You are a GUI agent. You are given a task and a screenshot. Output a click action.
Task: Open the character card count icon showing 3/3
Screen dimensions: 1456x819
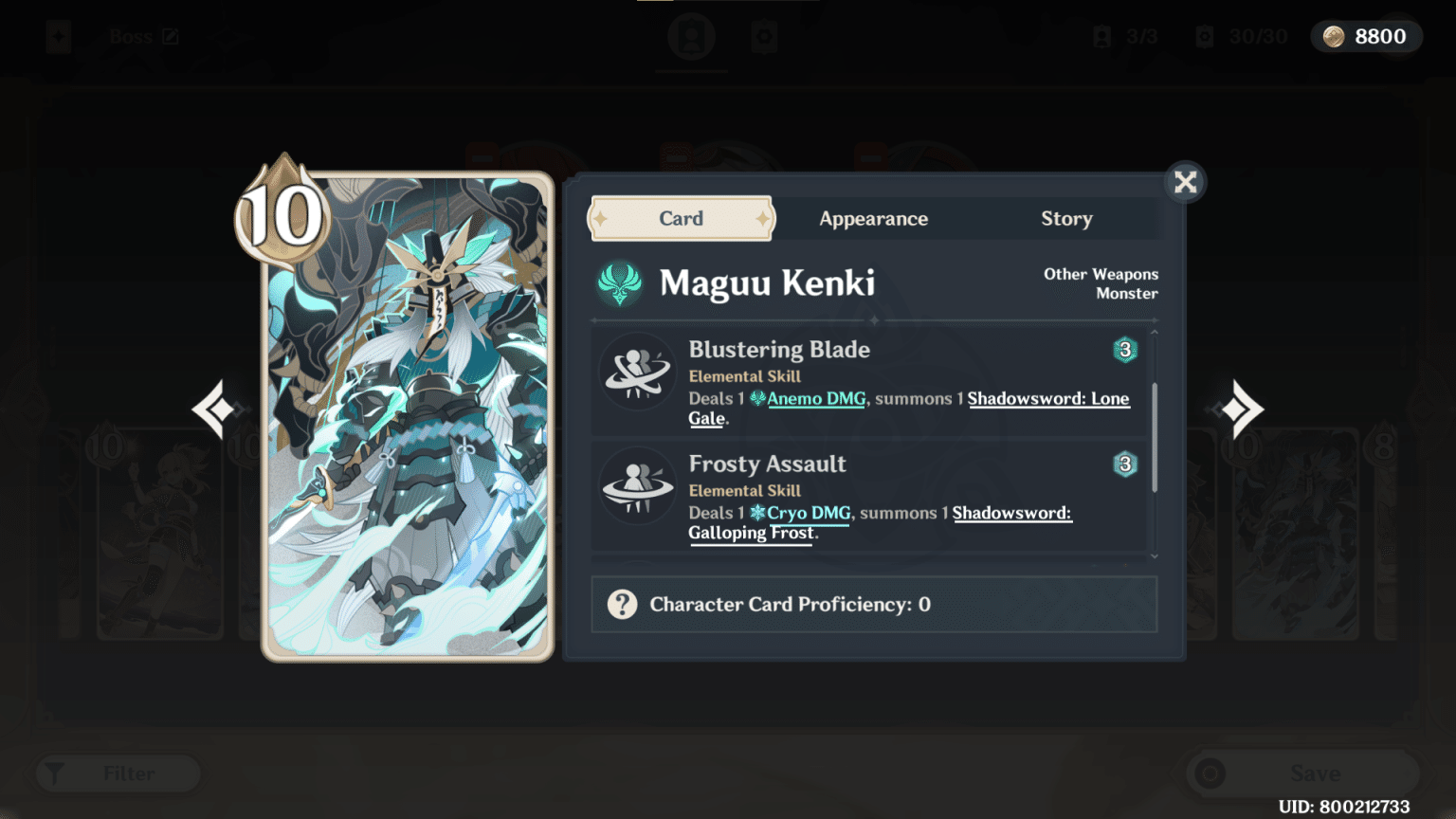1101,36
